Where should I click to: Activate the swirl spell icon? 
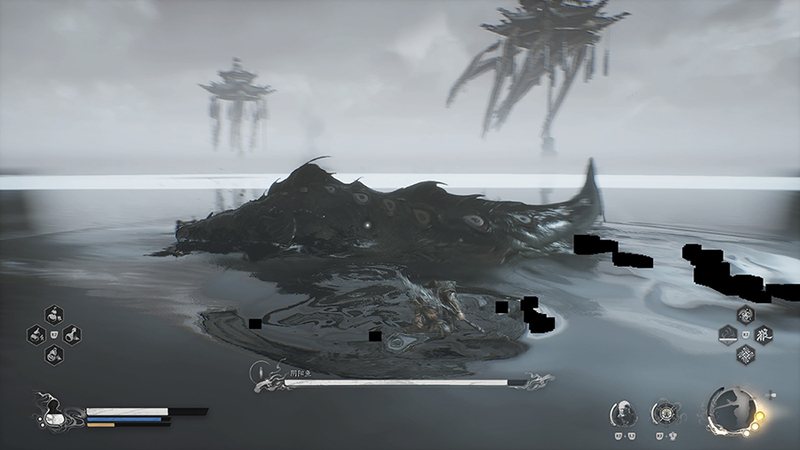point(745,315)
